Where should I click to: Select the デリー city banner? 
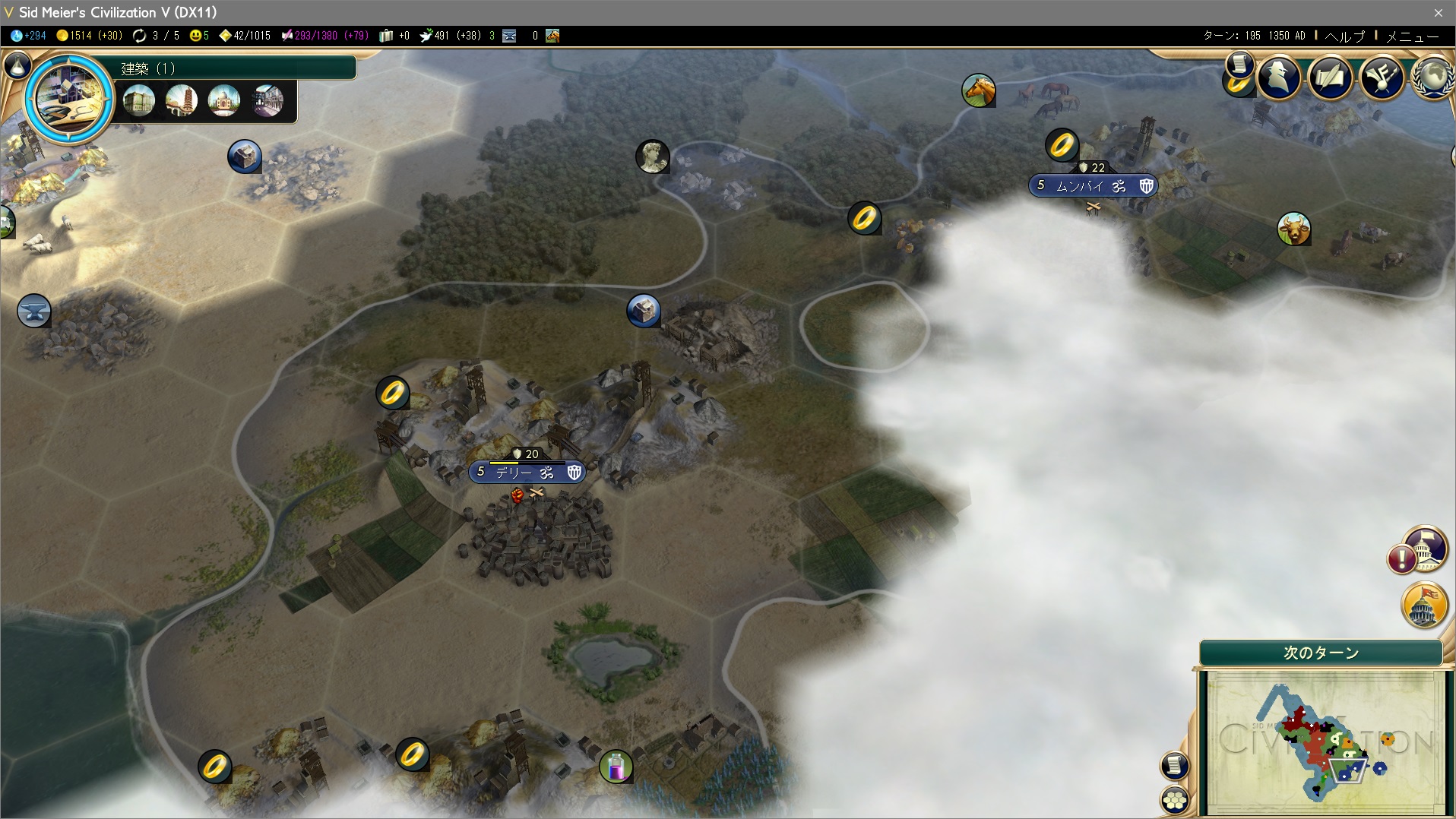click(x=527, y=473)
